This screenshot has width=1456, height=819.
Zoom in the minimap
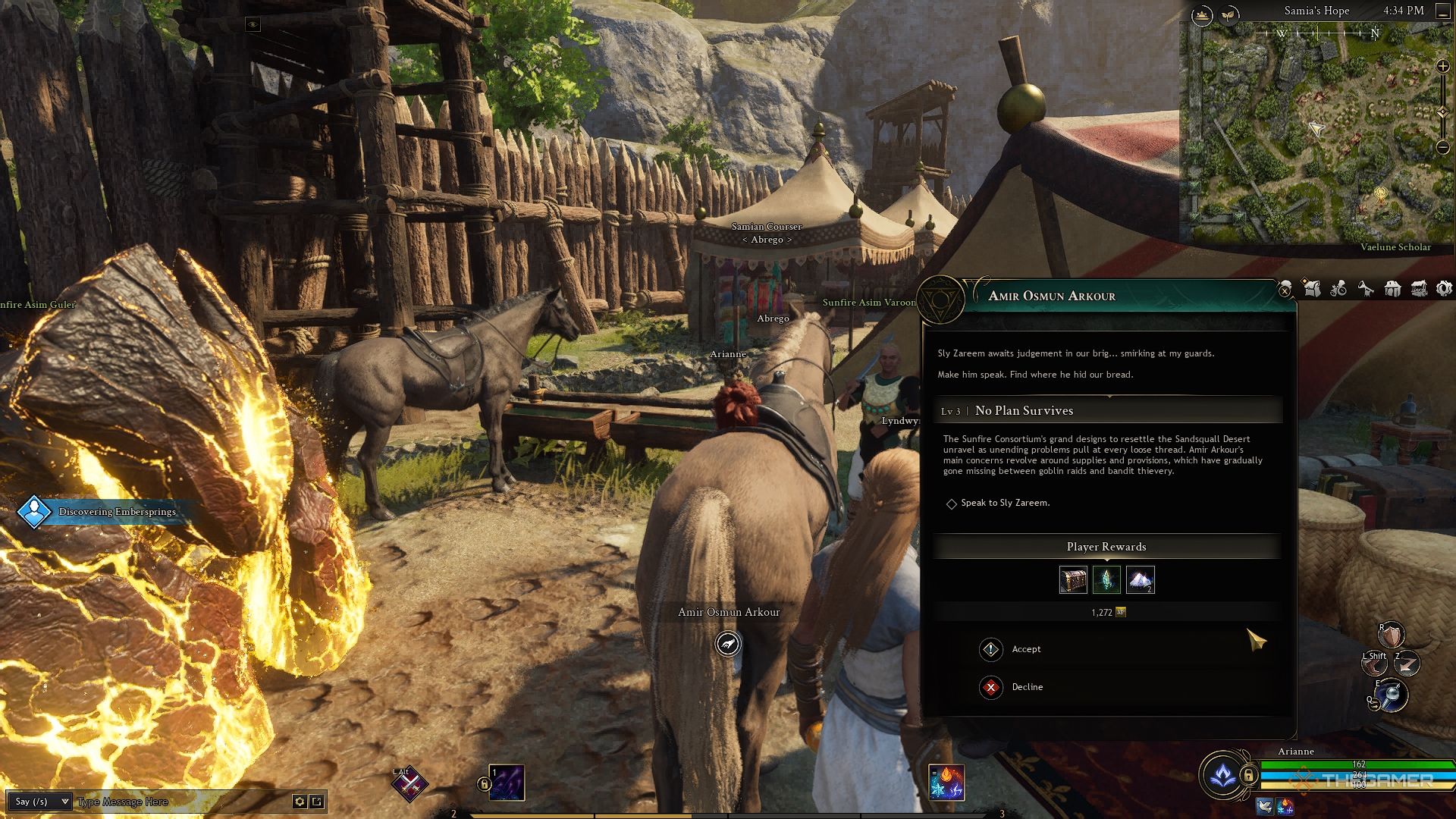click(x=1443, y=67)
